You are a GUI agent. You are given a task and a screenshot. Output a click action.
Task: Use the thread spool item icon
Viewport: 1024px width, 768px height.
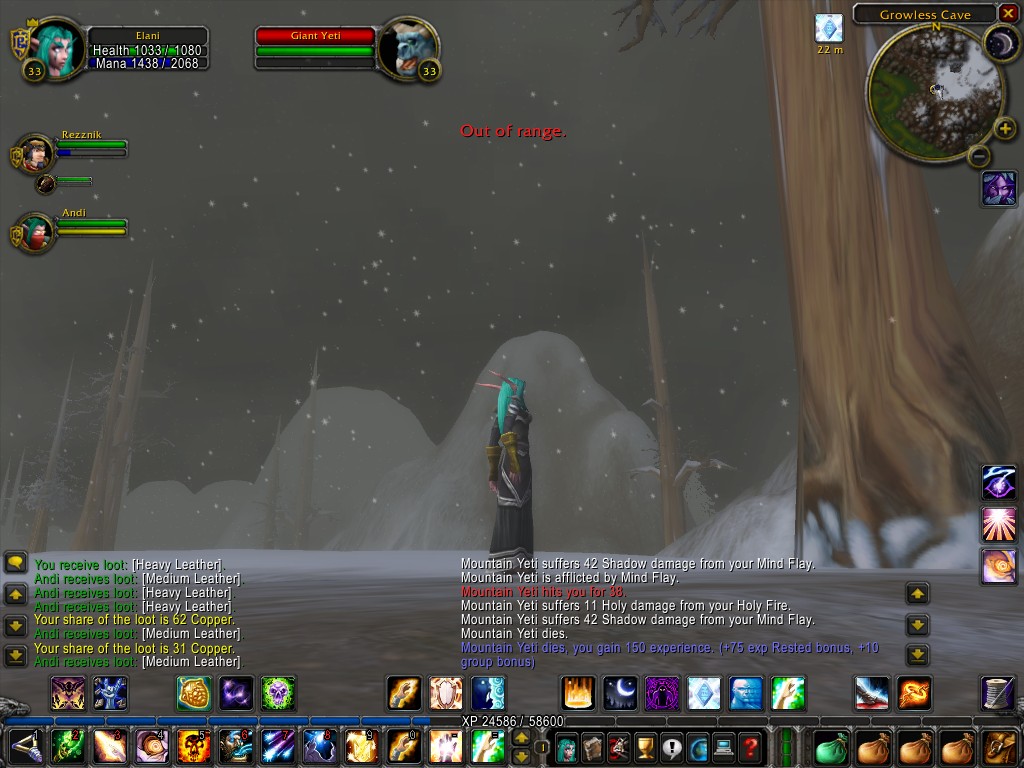pos(999,692)
